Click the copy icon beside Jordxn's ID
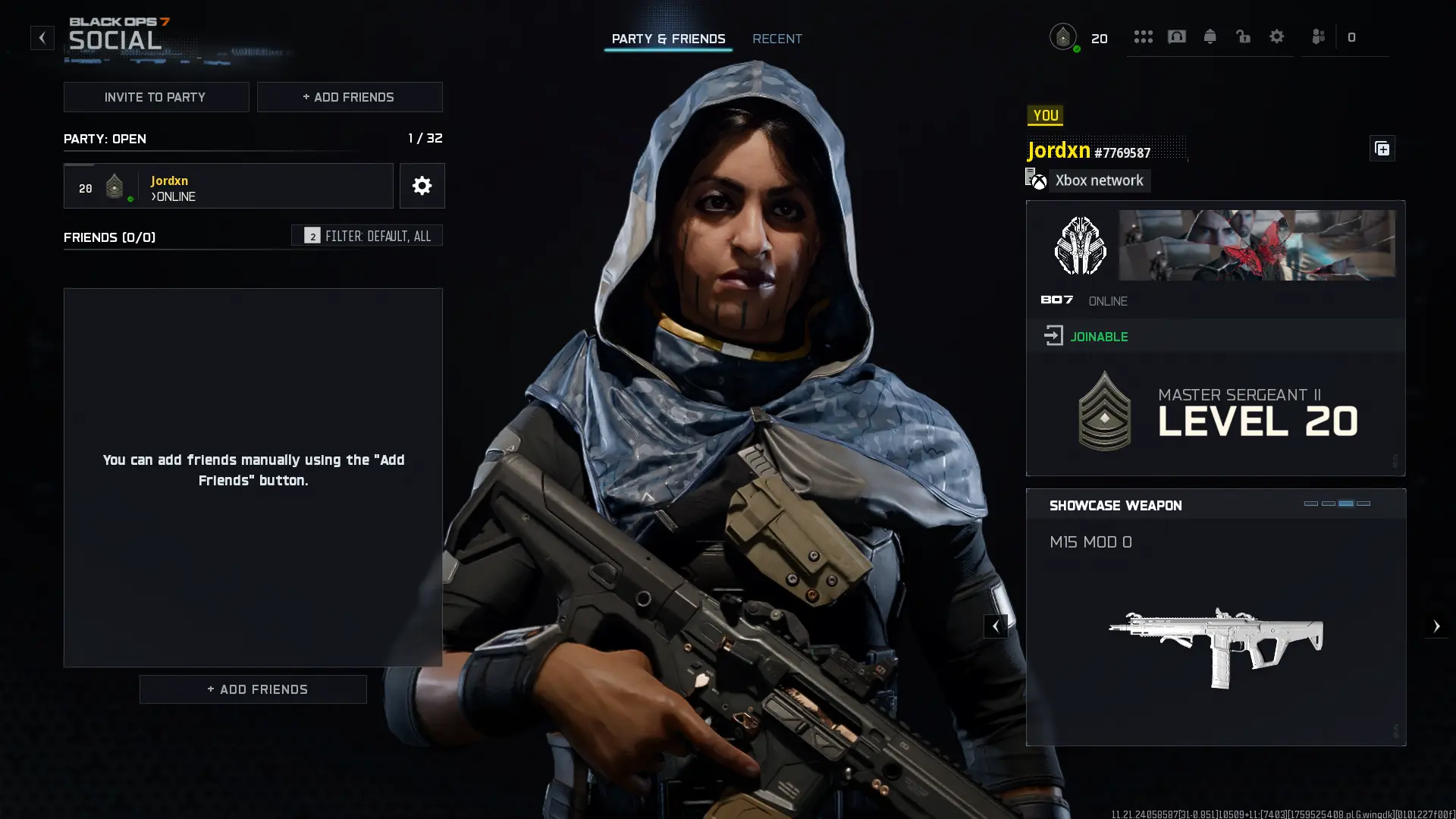The width and height of the screenshot is (1456, 819). [1382, 149]
